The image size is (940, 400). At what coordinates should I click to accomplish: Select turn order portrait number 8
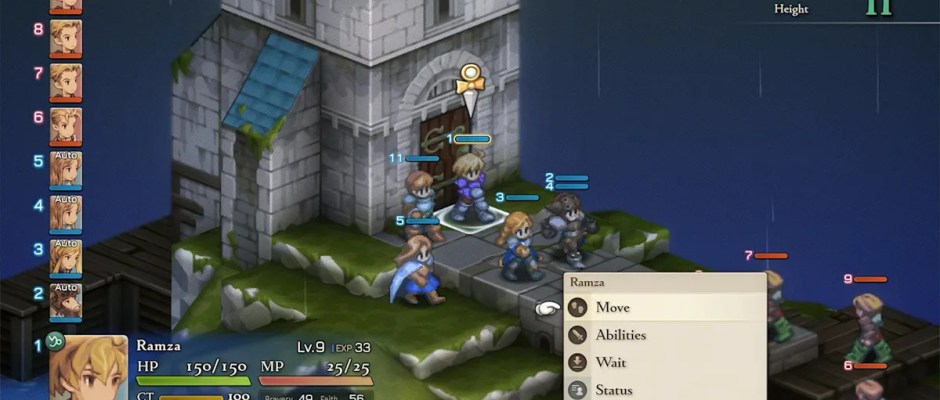[x=66, y=38]
